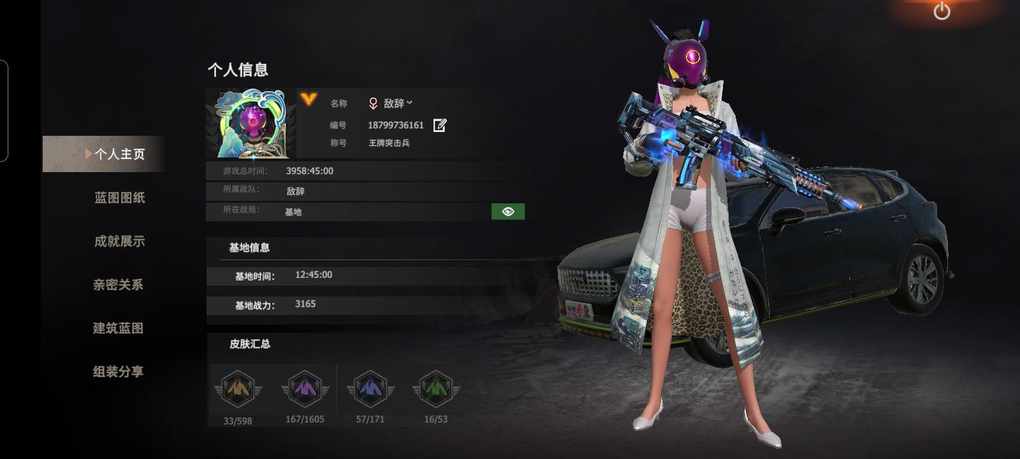The width and height of the screenshot is (1020, 459).
Task: Show the 建筑蓝图 section
Action: coord(118,328)
